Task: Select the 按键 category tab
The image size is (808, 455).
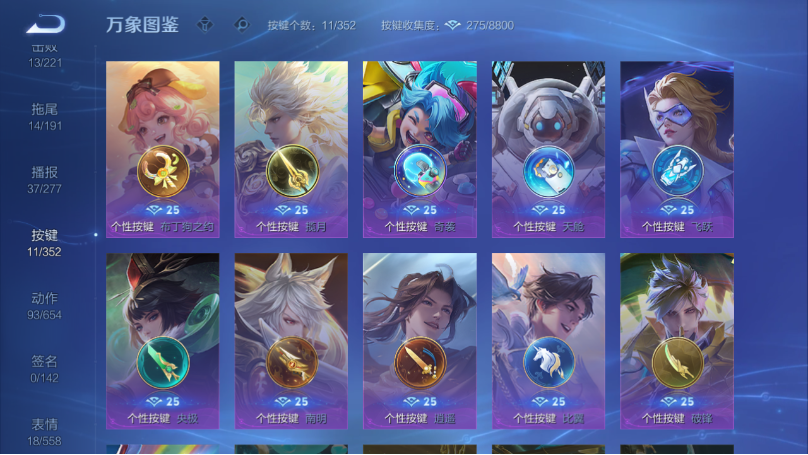Action: [45, 242]
